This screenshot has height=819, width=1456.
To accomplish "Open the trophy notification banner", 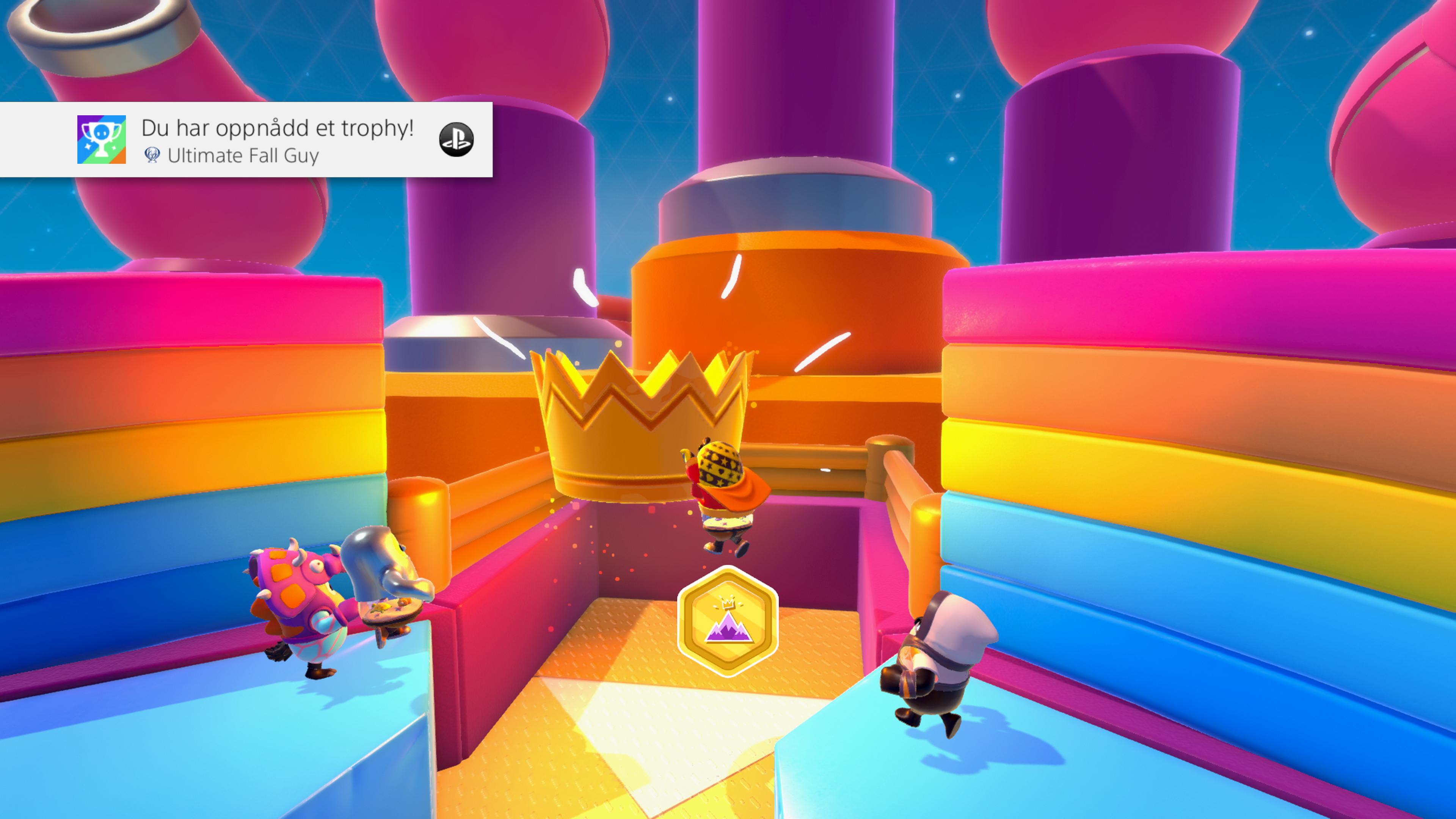I will [249, 140].
